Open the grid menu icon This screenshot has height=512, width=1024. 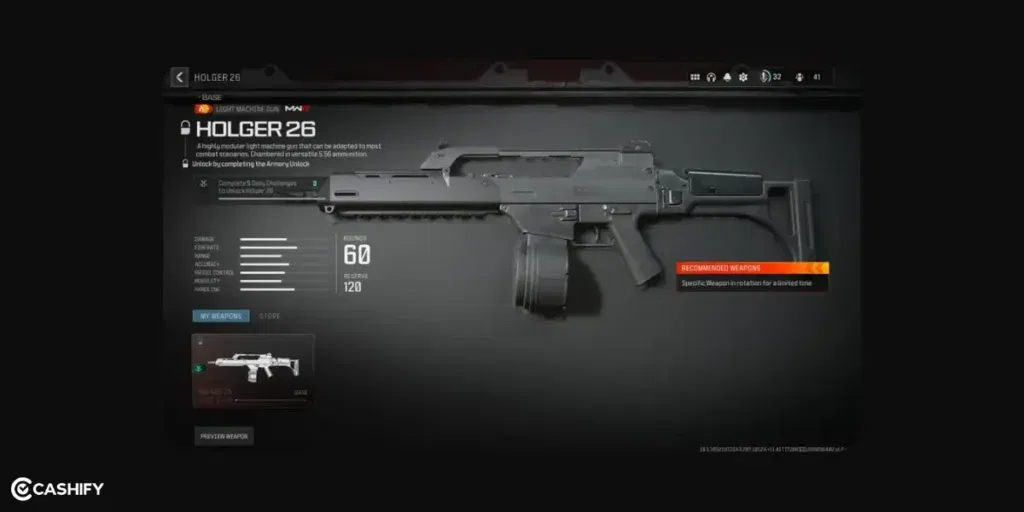click(x=695, y=77)
